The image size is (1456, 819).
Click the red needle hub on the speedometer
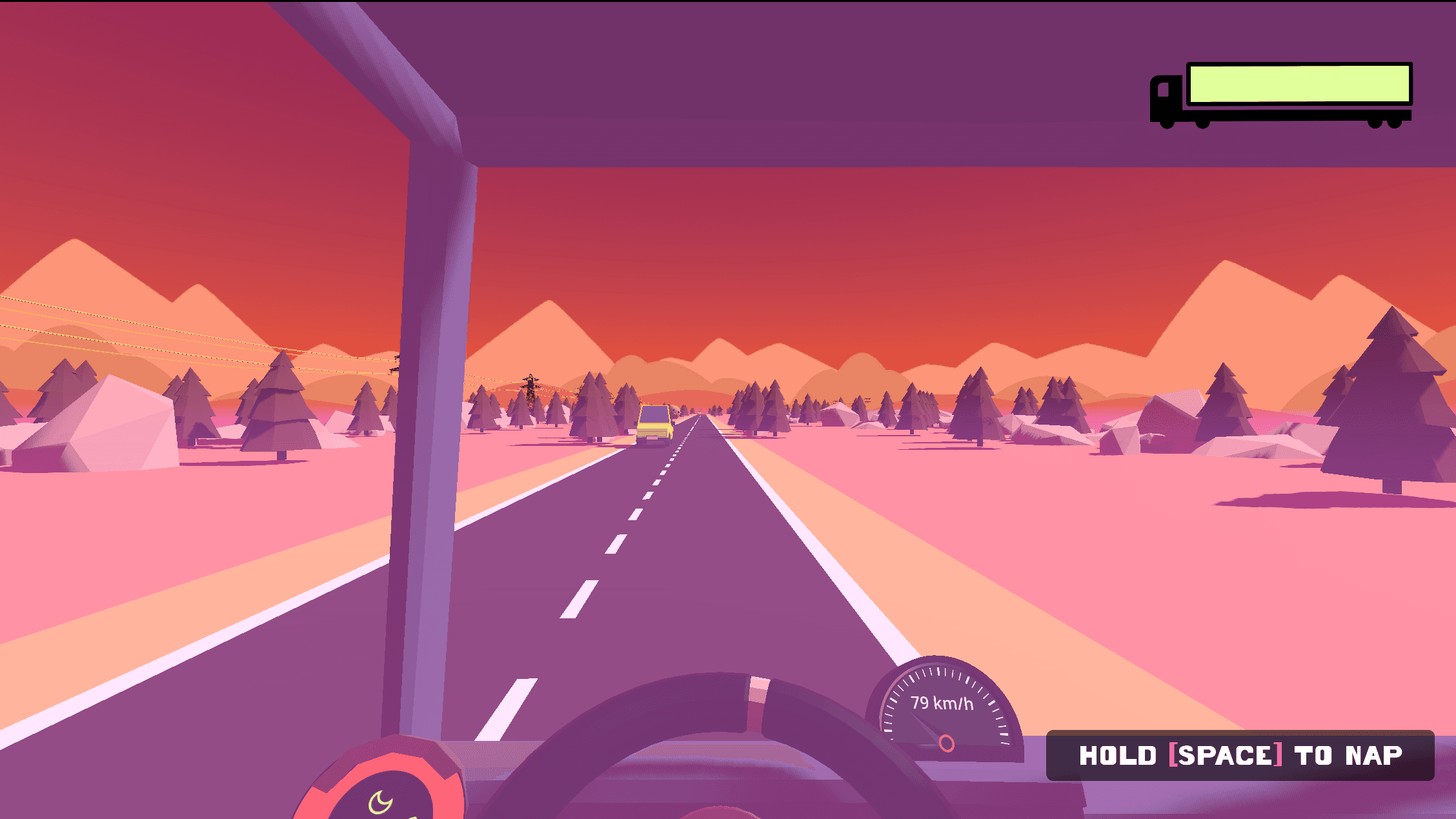(947, 744)
